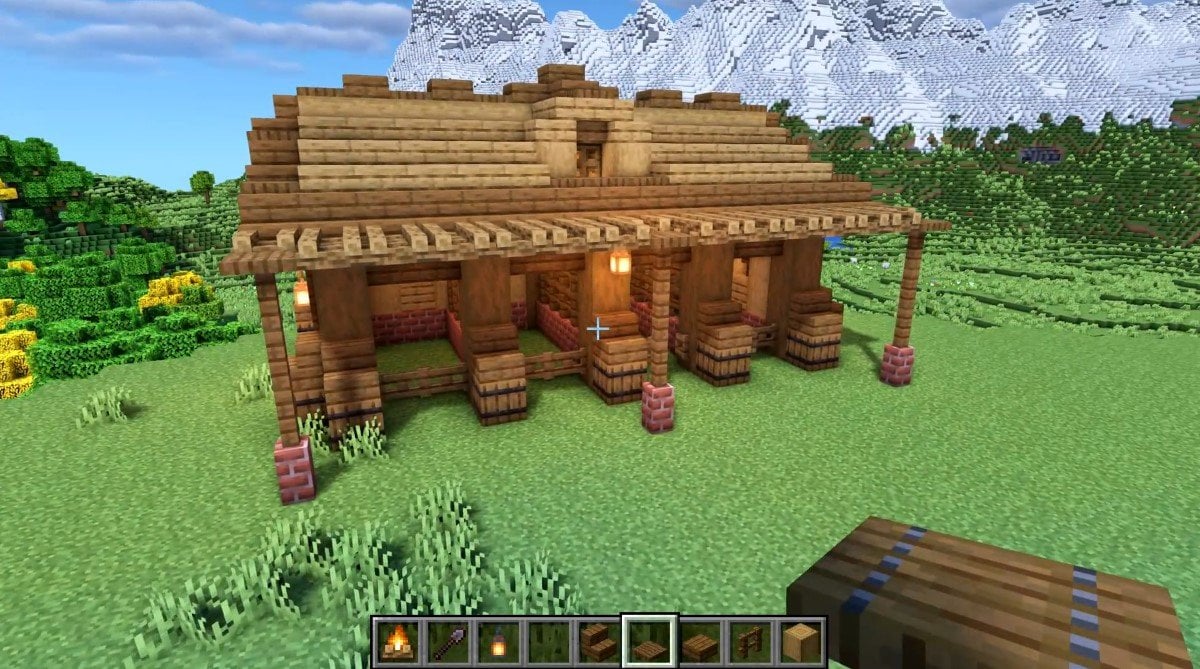Choose the light wood log block slot
Screen dimensions: 1200x669
pyautogui.click(x=800, y=642)
